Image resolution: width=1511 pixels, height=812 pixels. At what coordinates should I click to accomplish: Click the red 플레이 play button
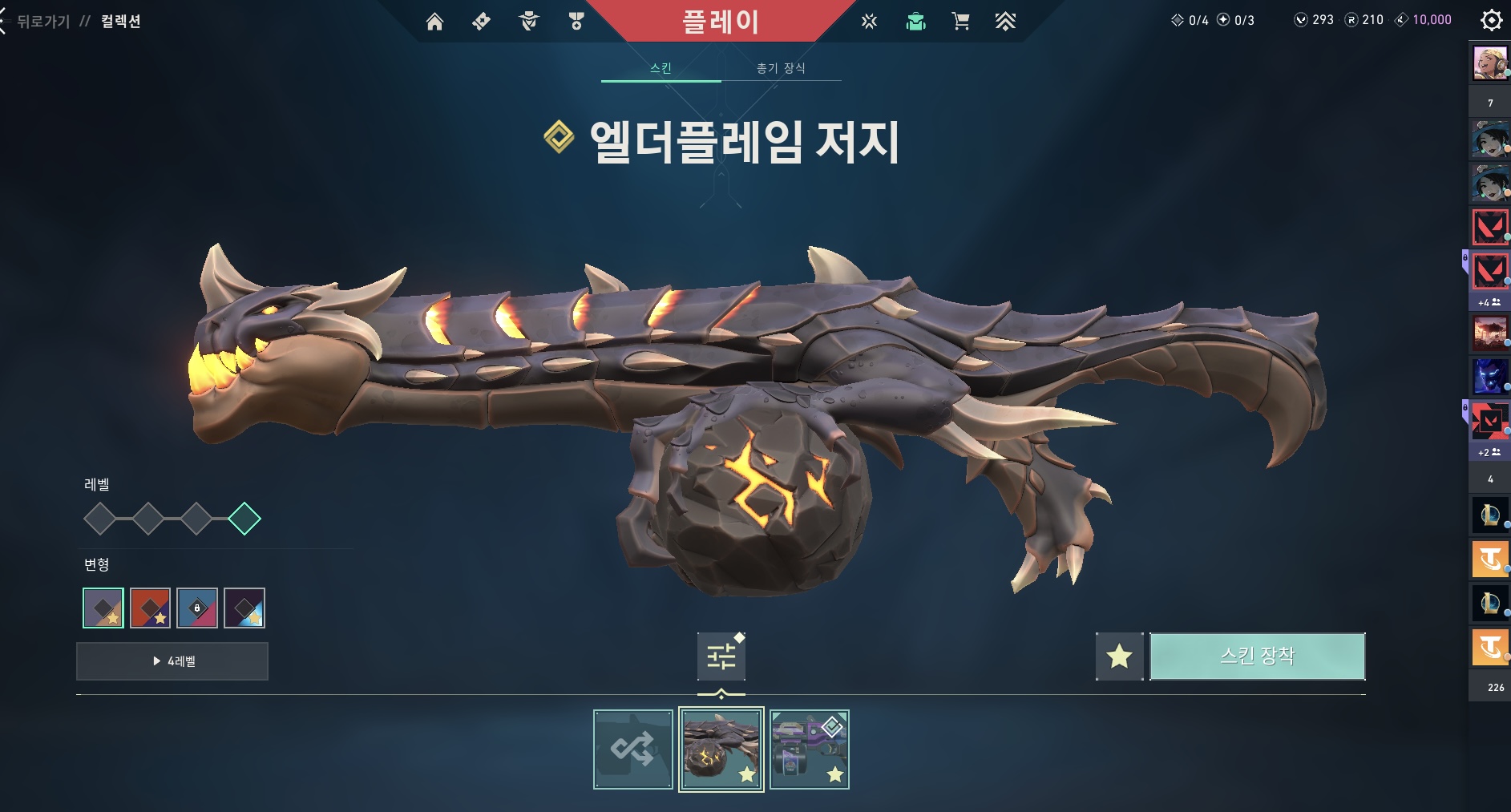pyautogui.click(x=720, y=22)
